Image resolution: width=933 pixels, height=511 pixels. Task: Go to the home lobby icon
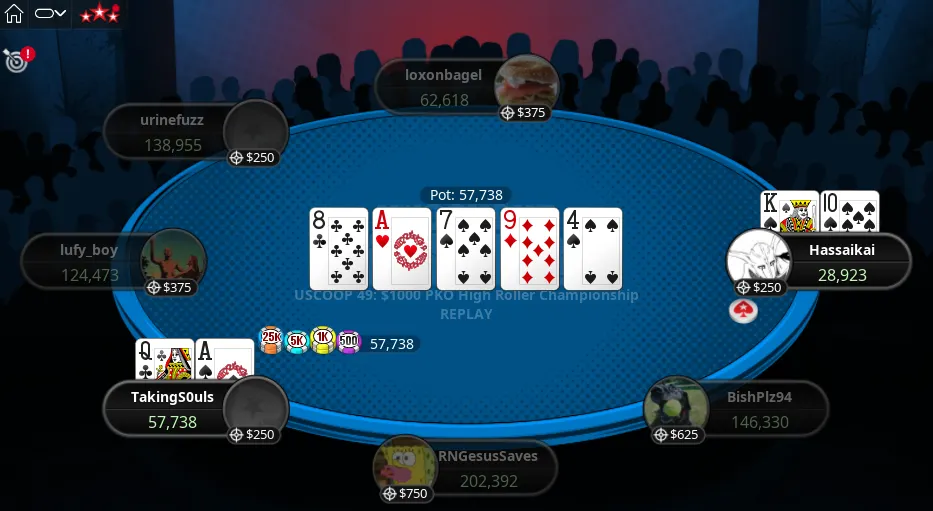[14, 14]
